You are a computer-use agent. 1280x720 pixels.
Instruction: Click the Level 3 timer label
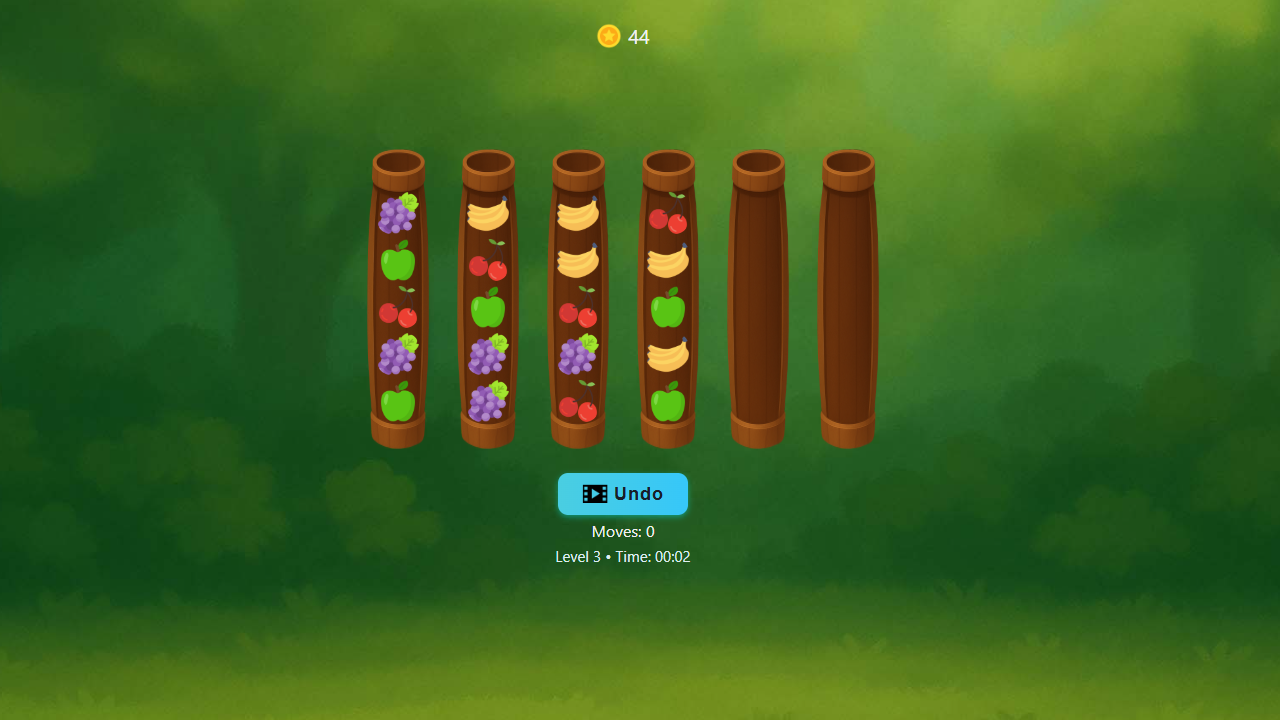(622, 557)
